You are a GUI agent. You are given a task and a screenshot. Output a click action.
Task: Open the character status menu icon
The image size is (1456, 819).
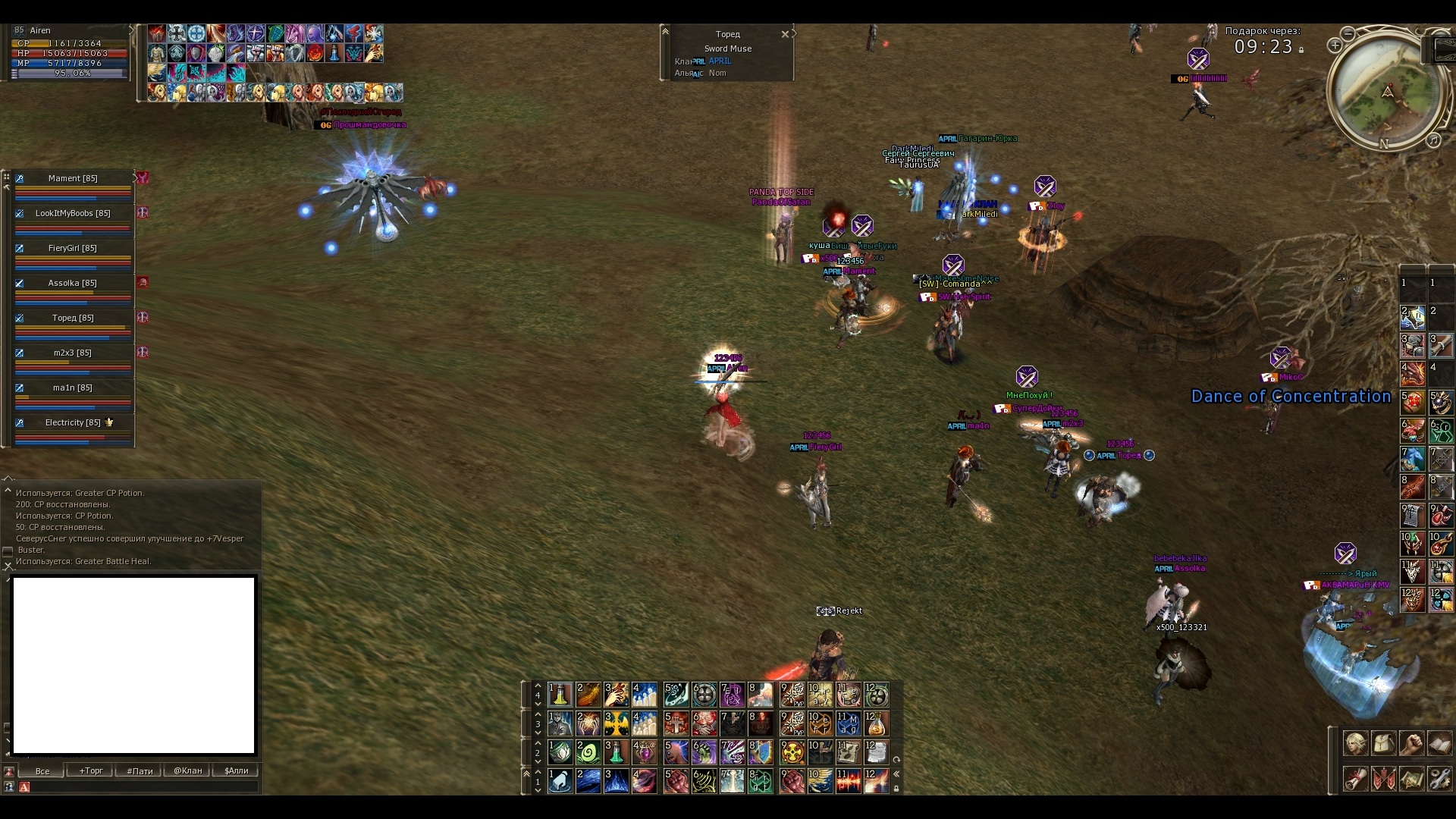[1356, 744]
